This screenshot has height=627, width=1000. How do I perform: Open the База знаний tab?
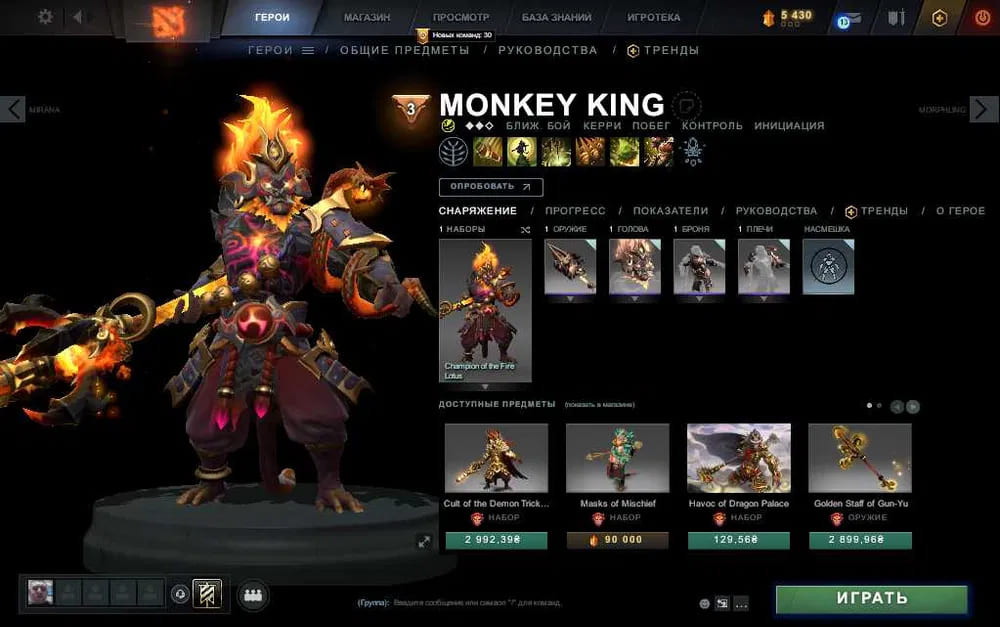coord(556,17)
